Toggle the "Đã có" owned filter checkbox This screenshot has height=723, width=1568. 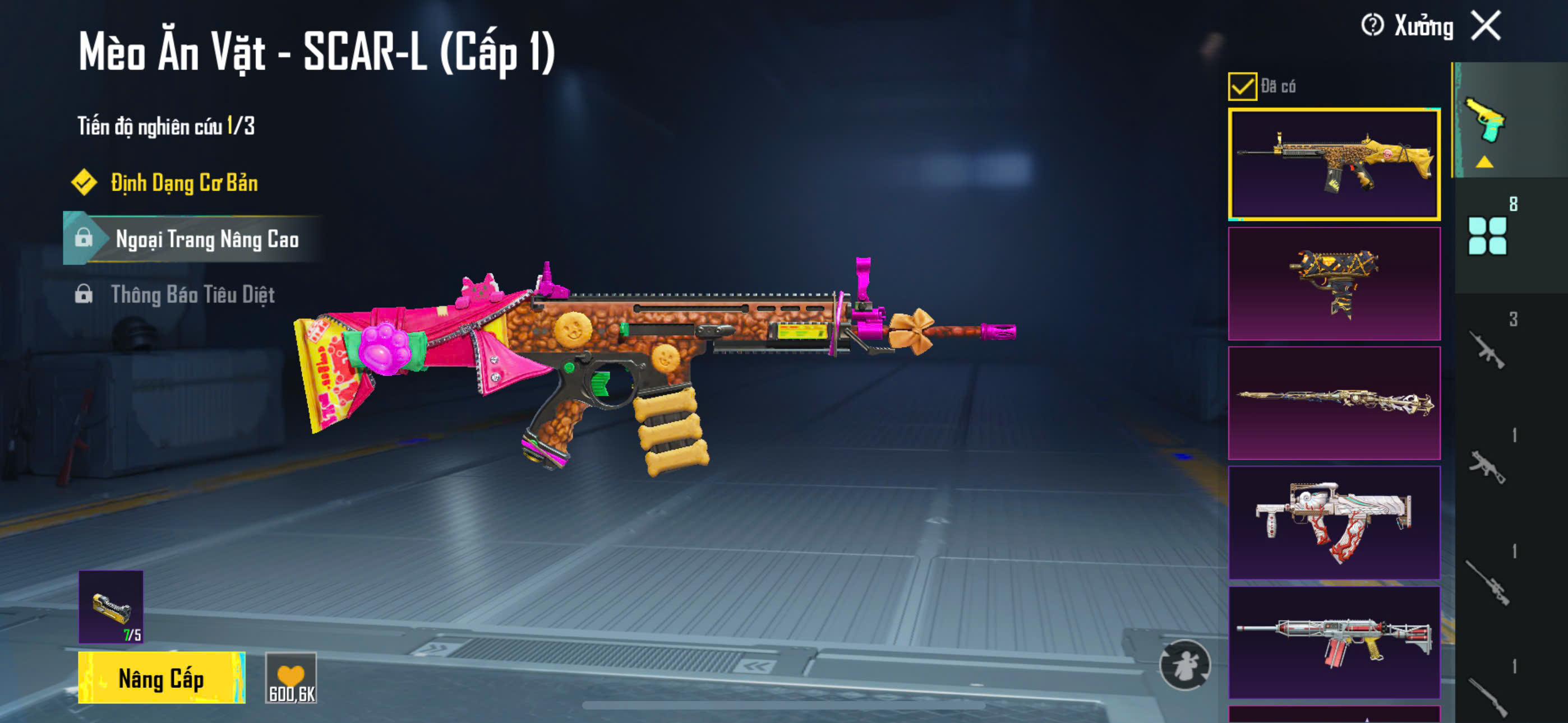pyautogui.click(x=1242, y=86)
